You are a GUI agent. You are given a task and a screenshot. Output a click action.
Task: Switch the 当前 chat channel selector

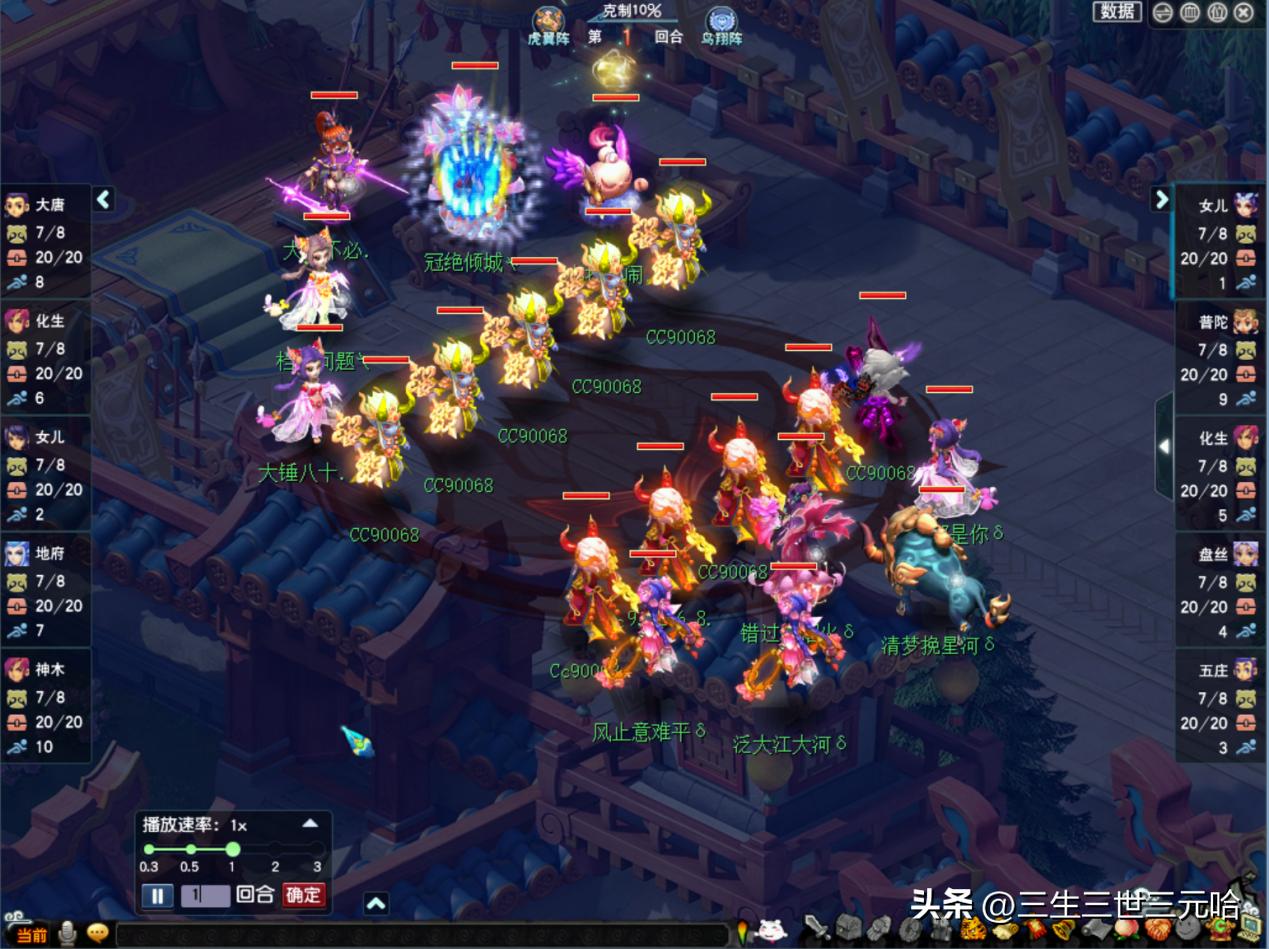pyautogui.click(x=32, y=935)
